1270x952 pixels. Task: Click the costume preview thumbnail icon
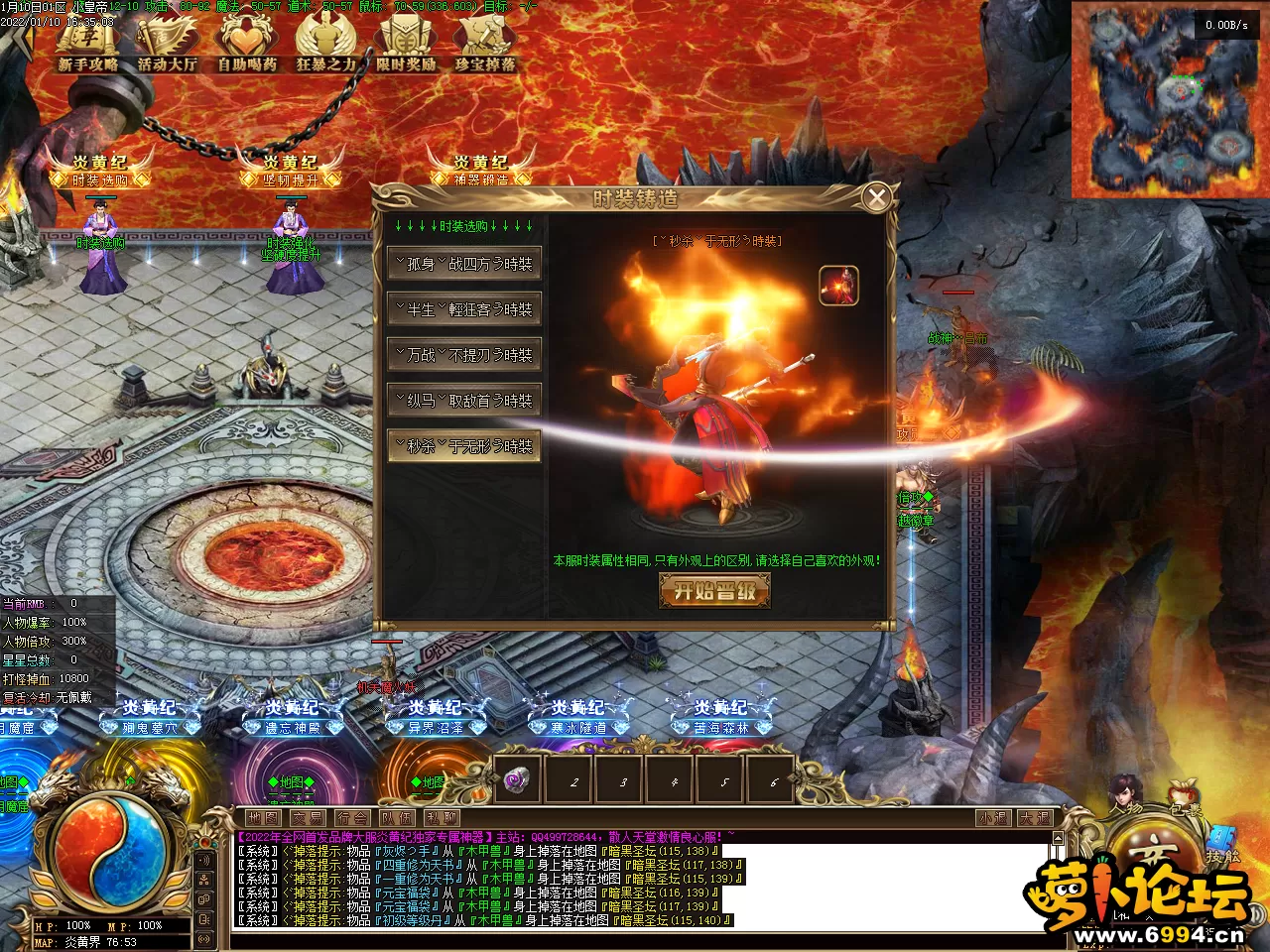pyautogui.click(x=838, y=286)
